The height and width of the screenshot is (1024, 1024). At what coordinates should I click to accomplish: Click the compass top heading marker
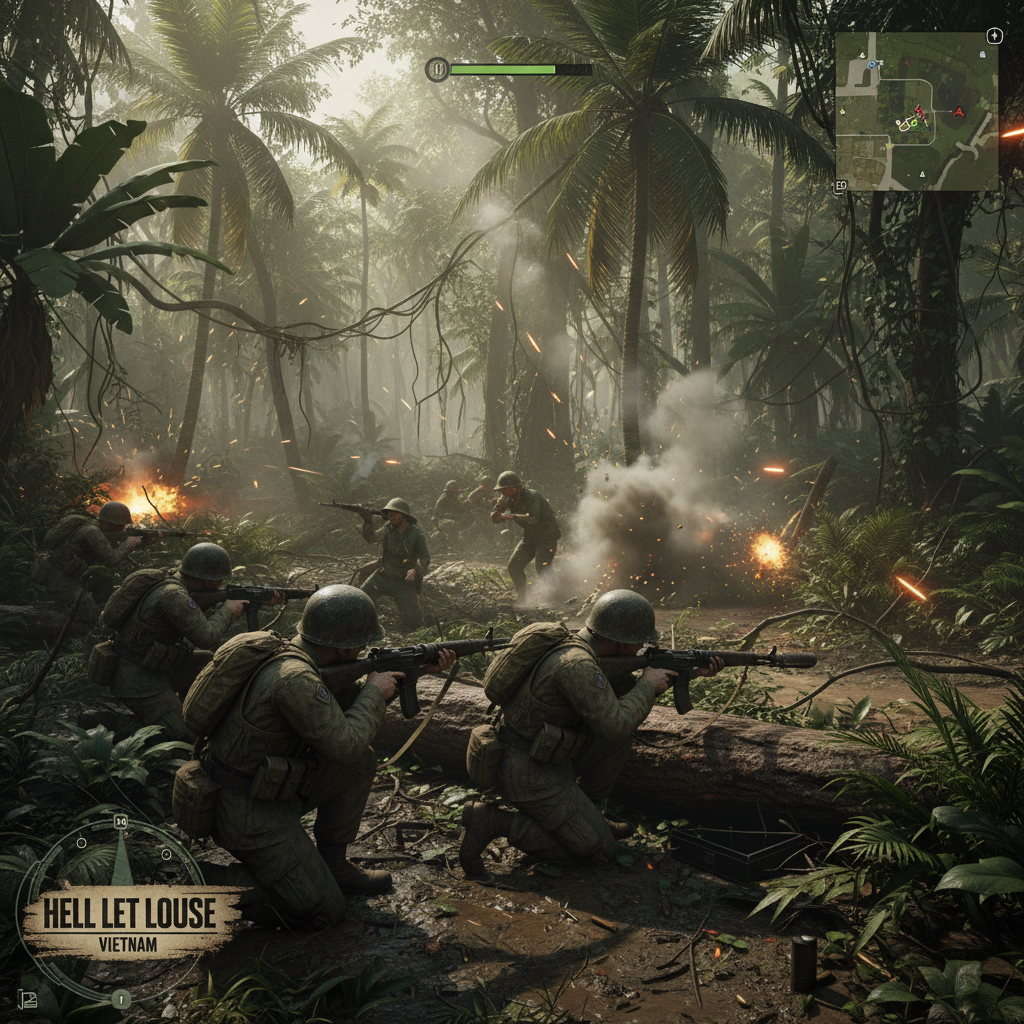tap(121, 822)
